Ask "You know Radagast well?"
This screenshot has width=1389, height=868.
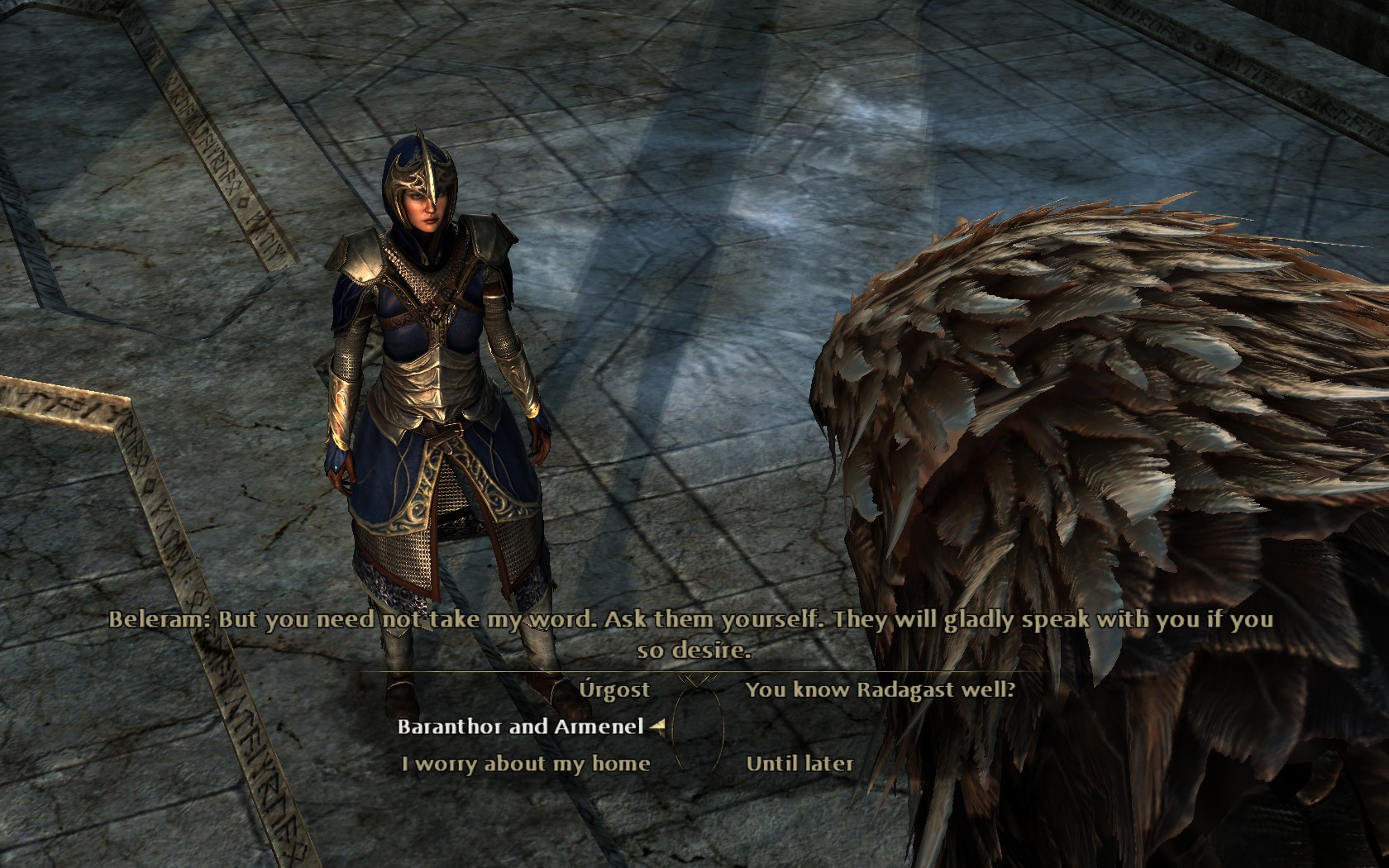coord(880,689)
